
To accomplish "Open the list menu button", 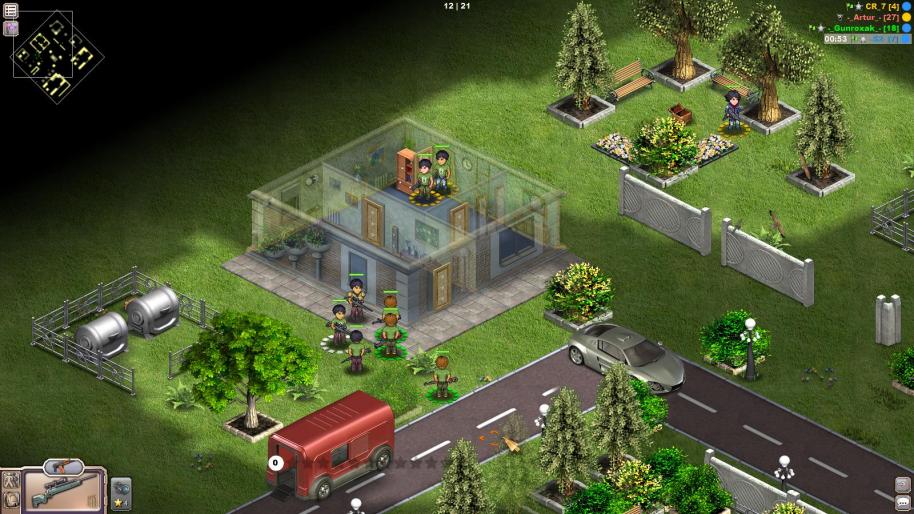I will (x=10, y=9).
